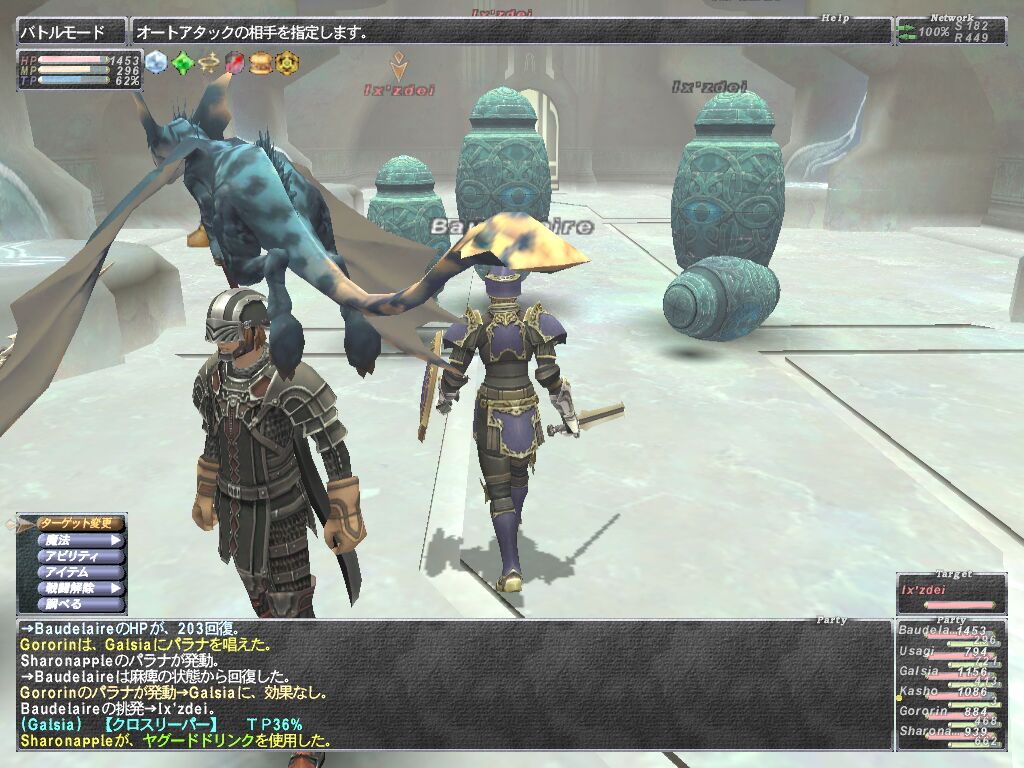Open the アイテム (Items) menu entry
This screenshot has height=768, width=1024.
click(x=80, y=572)
